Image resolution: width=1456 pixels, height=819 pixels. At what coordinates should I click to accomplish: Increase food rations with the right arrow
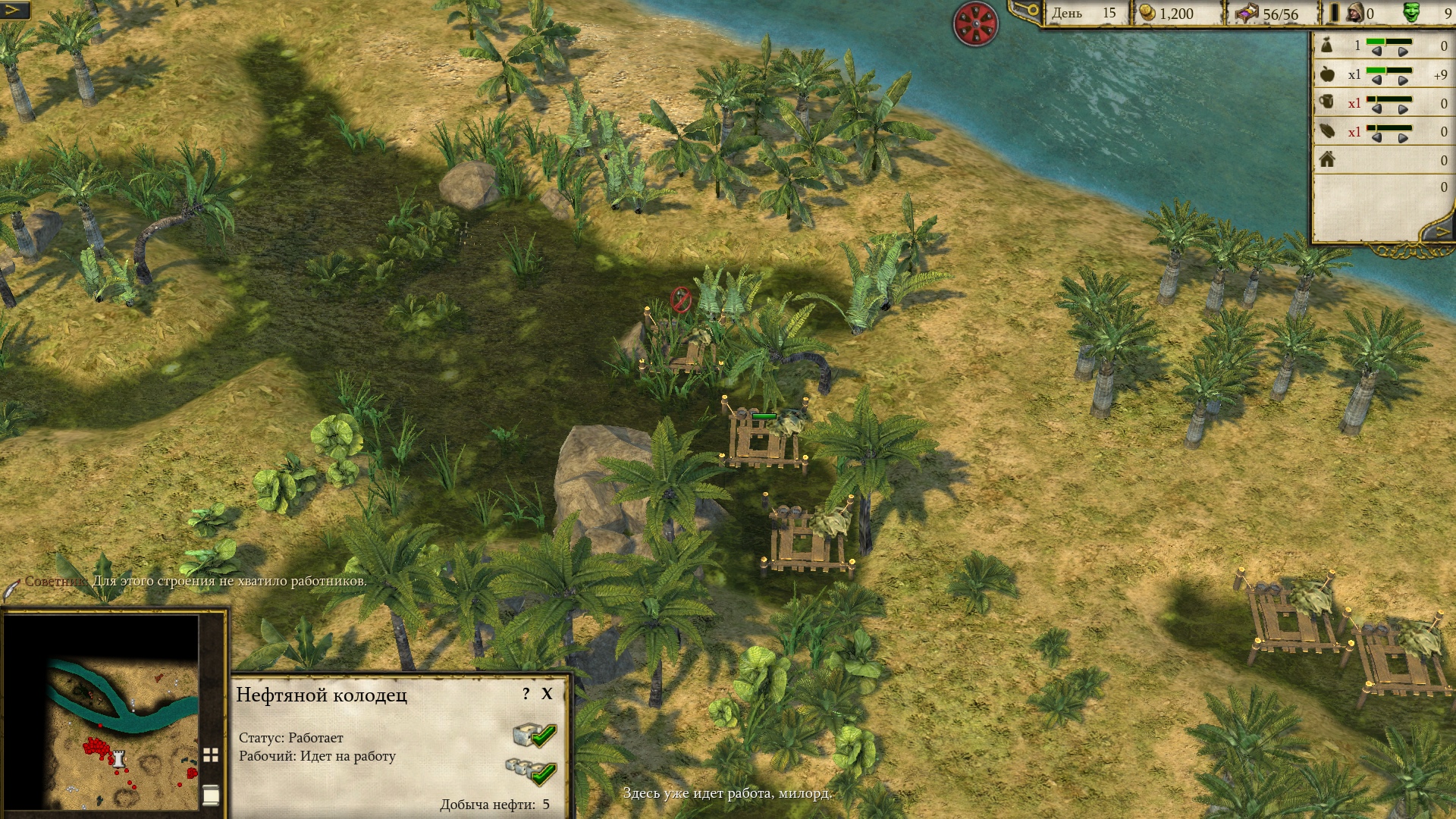1403,81
